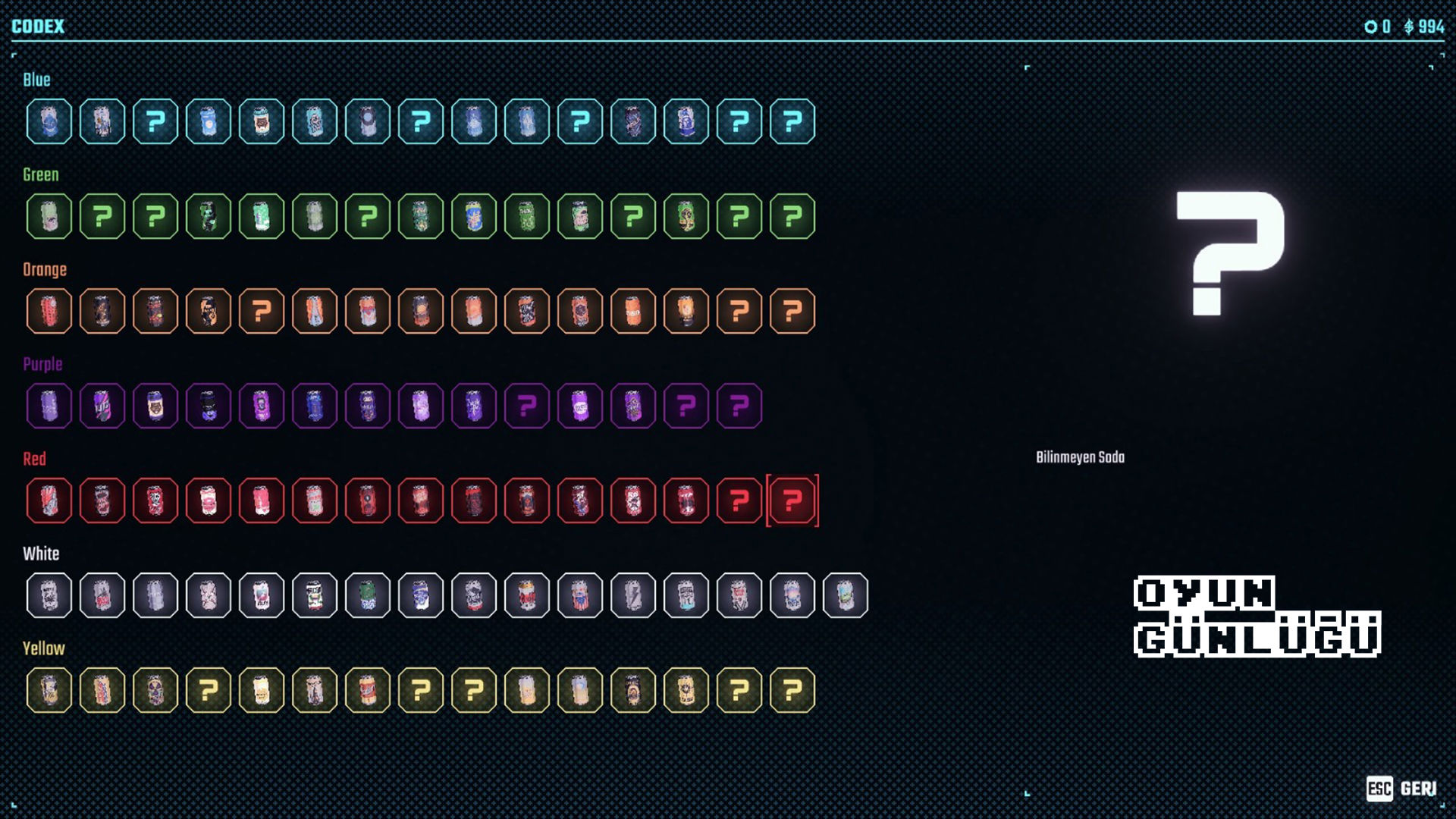Inspect the first can in Red row
The width and height of the screenshot is (1456, 819).
(x=49, y=500)
